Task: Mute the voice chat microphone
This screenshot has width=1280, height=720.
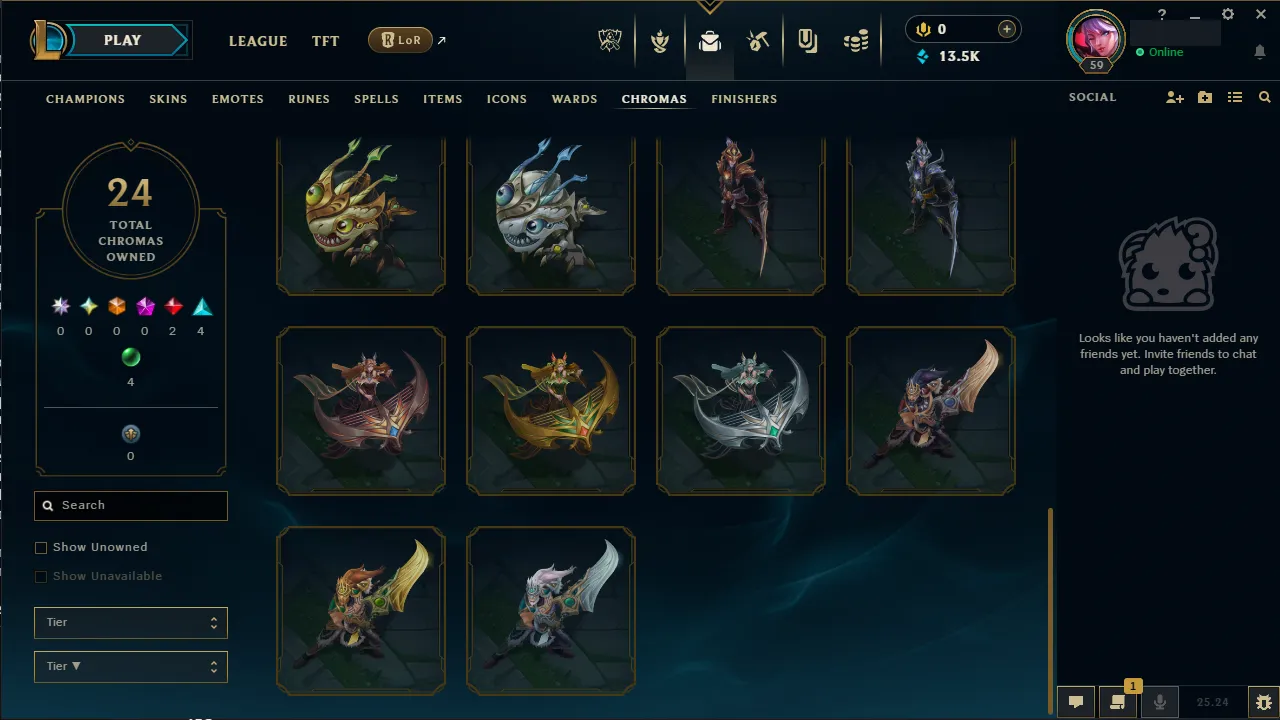Action: click(1160, 701)
